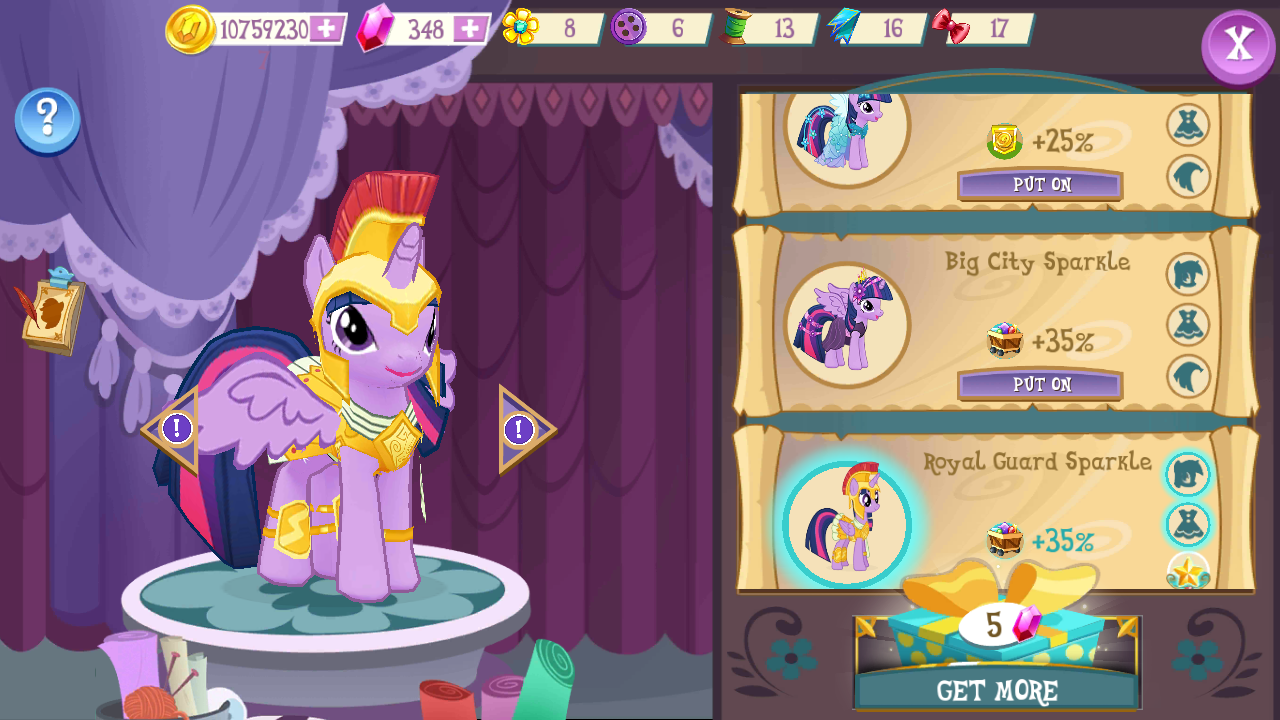Select the glowing Royal Guard Sparkle thumbnail
The width and height of the screenshot is (1280, 720).
click(x=849, y=522)
